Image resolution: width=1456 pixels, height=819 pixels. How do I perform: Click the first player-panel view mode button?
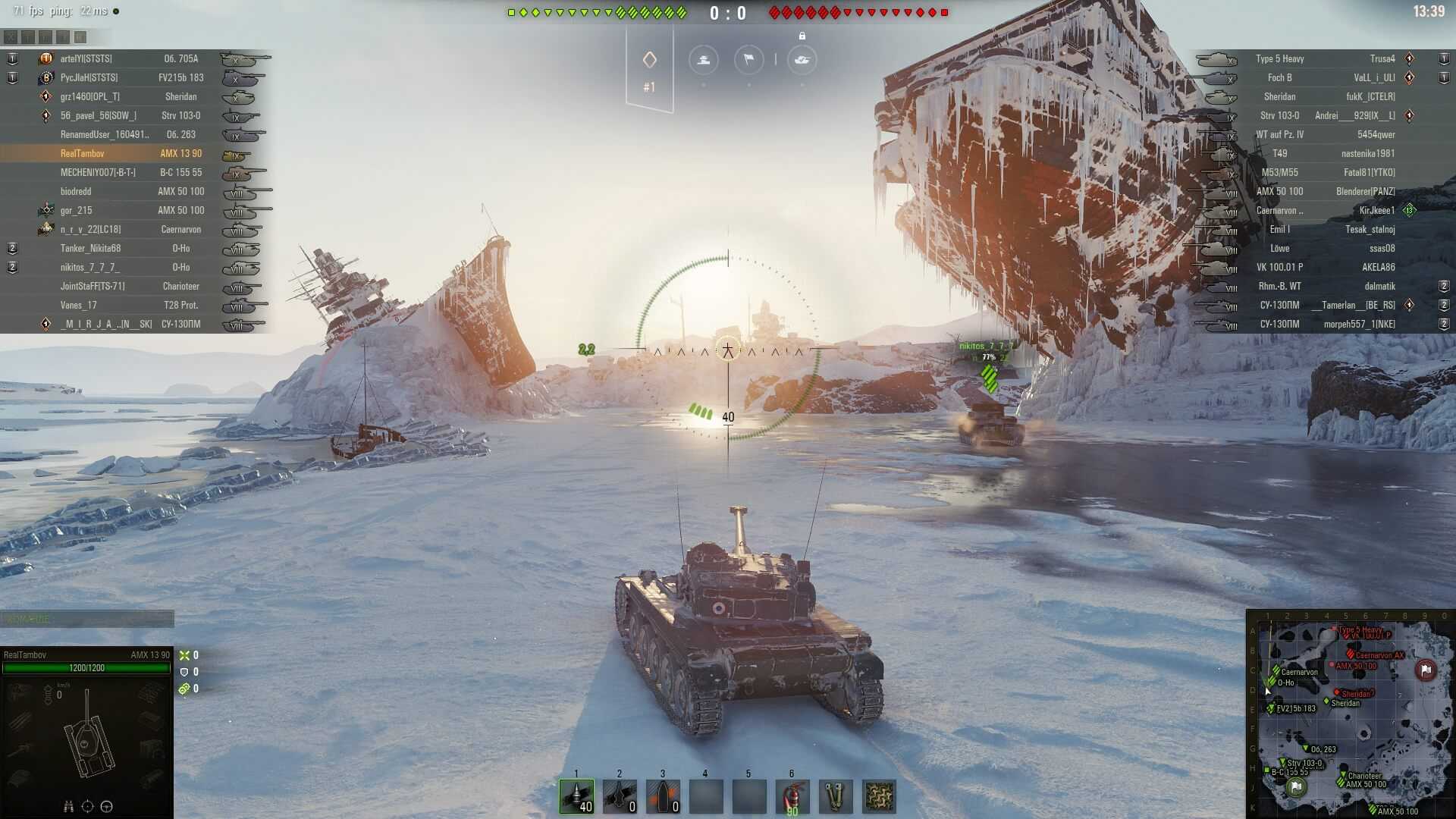11,36
